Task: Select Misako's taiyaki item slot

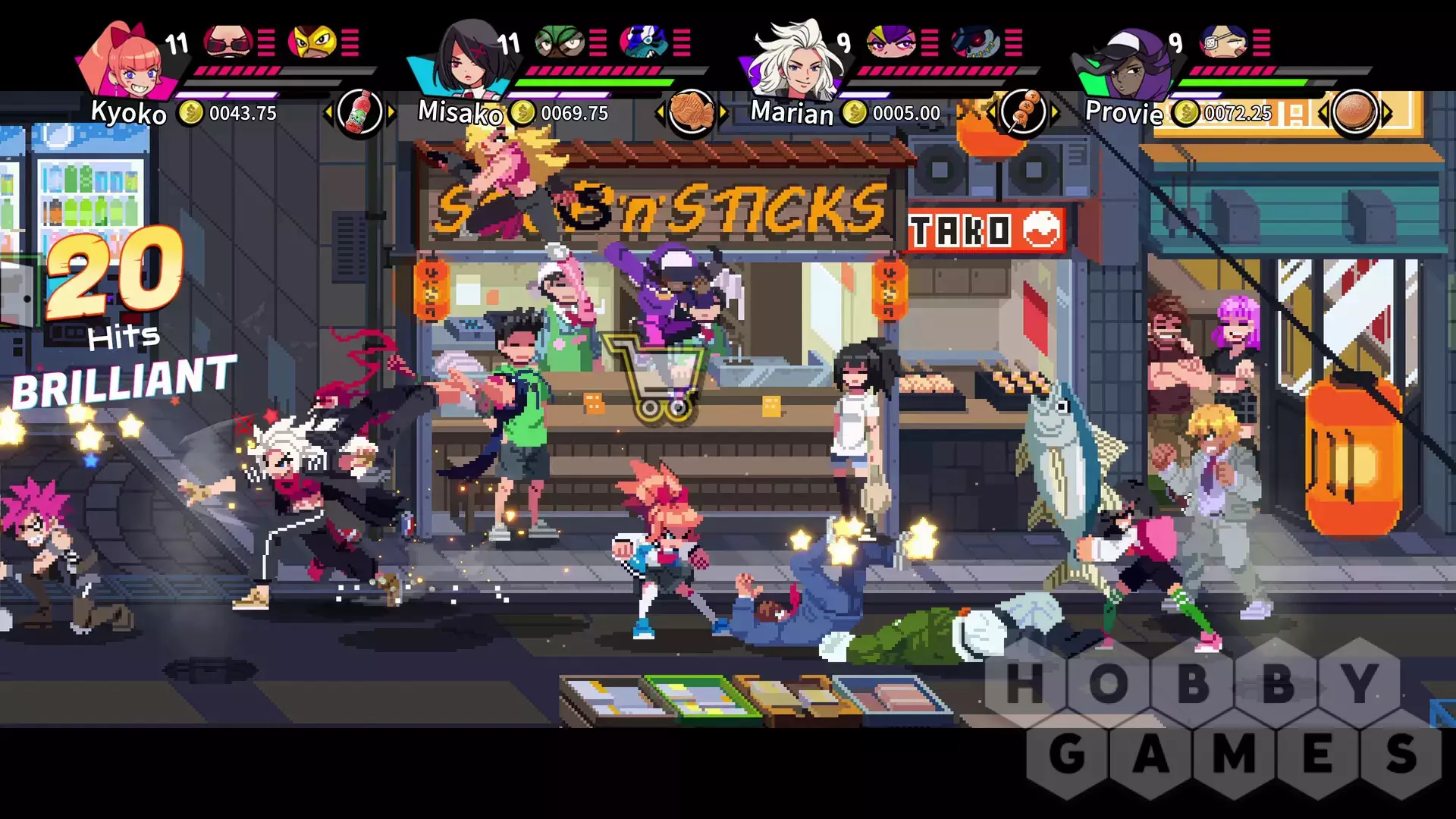Action: point(692,113)
